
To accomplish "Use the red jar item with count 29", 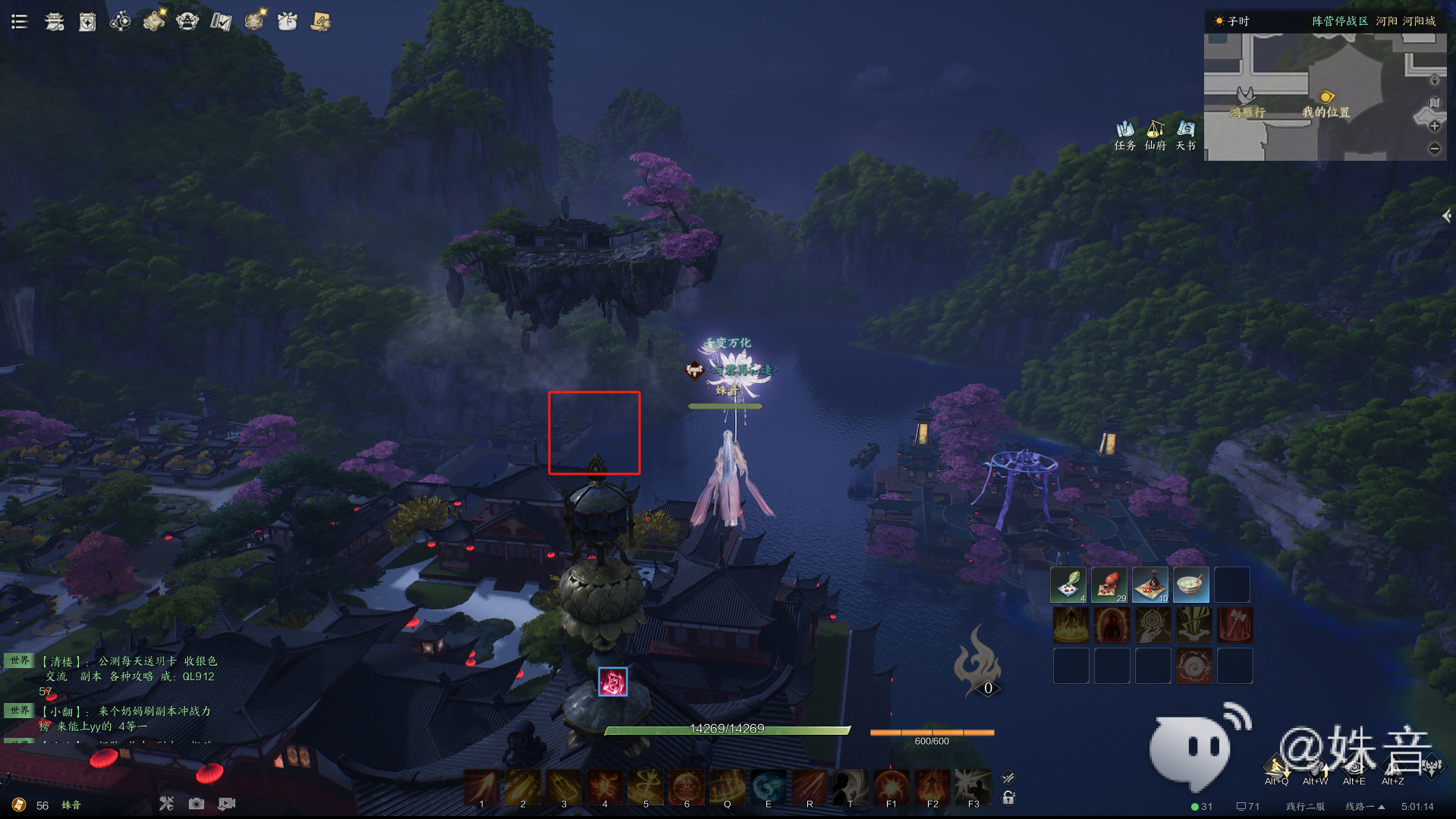I will click(1109, 585).
